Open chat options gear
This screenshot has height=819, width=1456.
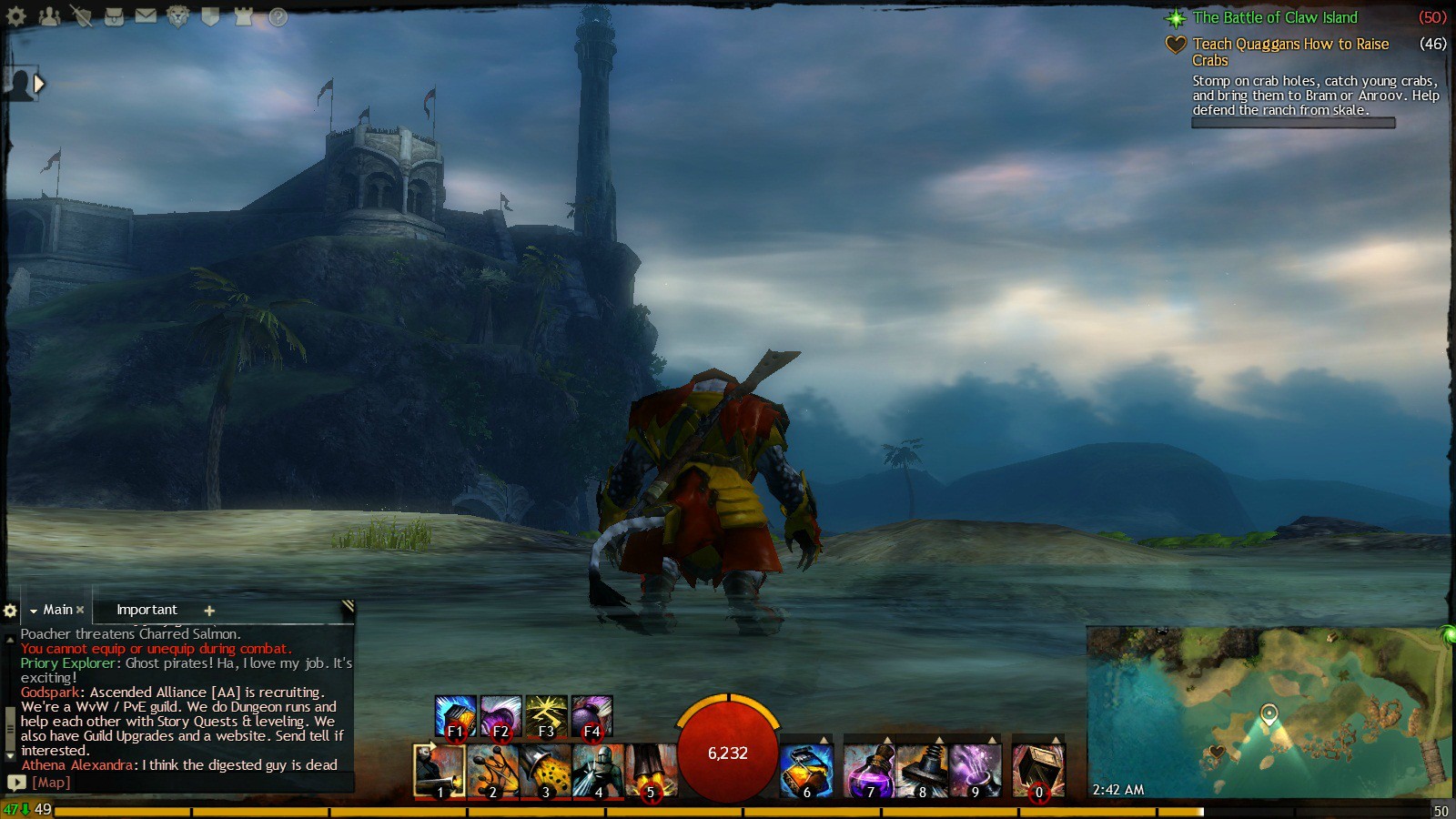[10, 611]
